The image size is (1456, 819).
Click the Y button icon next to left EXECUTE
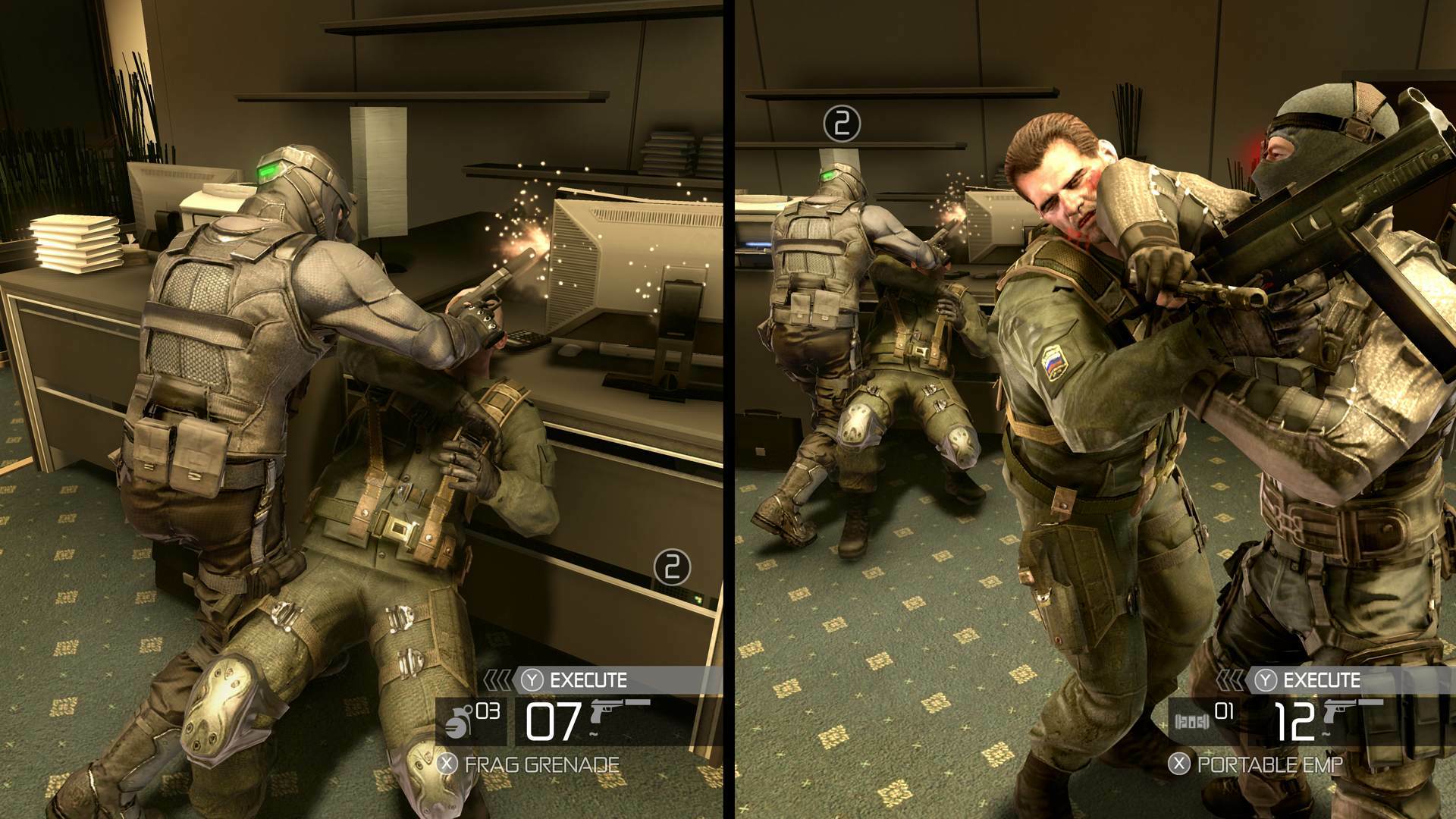pyautogui.click(x=531, y=679)
